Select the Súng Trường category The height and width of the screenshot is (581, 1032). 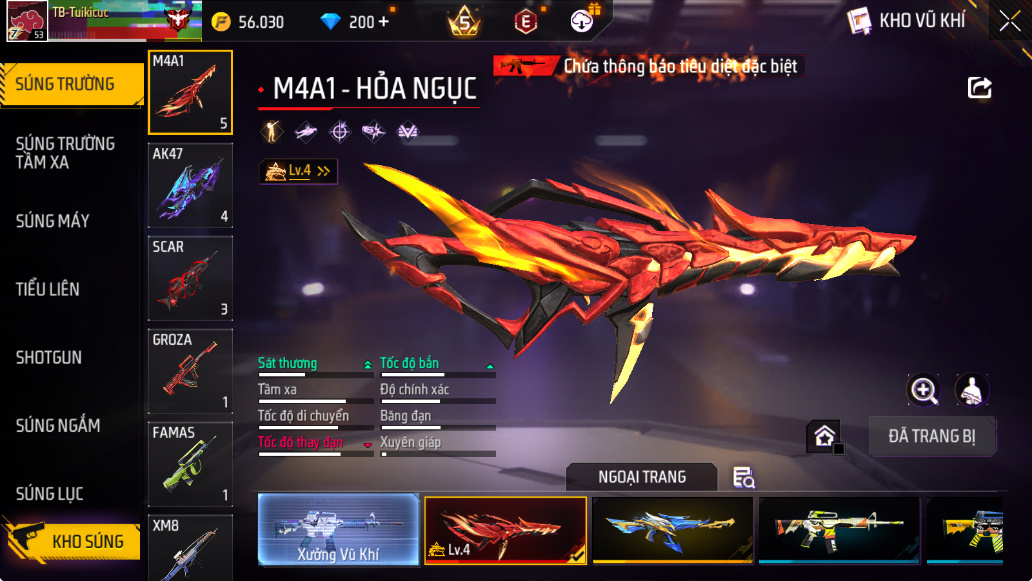pyautogui.click(x=66, y=84)
